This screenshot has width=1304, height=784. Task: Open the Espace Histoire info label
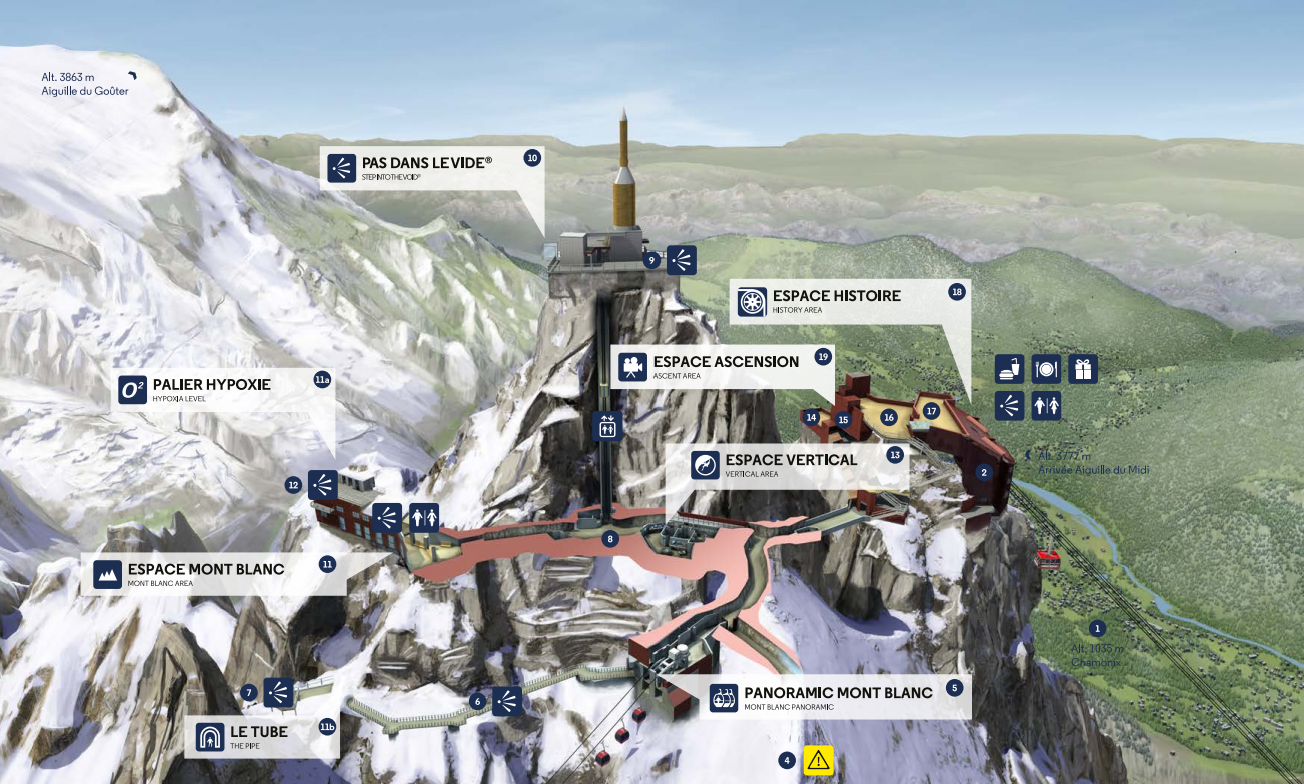coord(836,301)
